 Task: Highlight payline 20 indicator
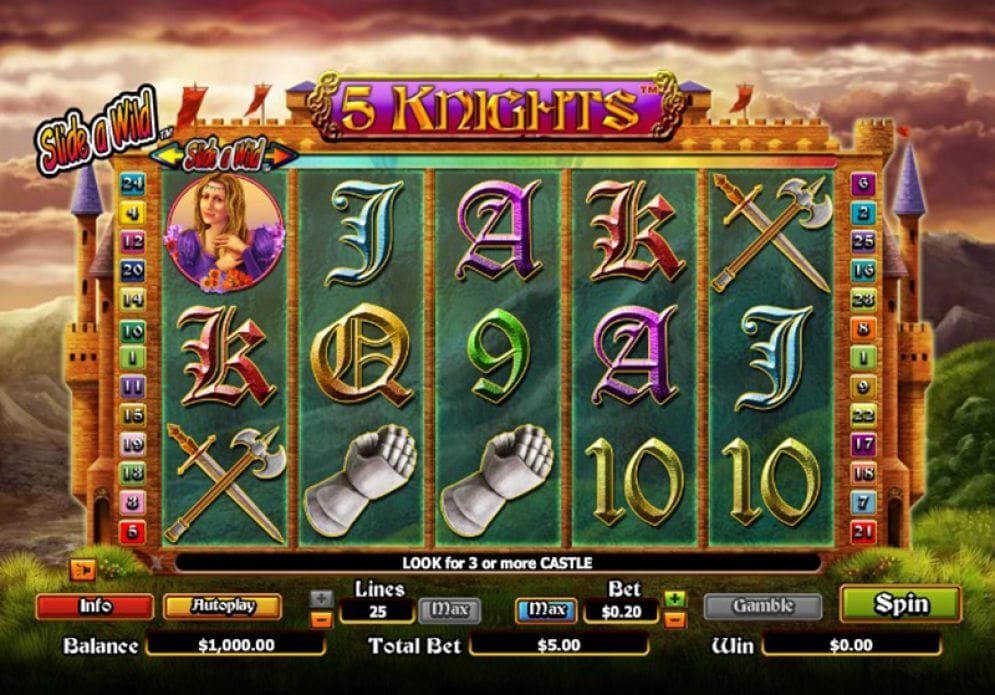(x=133, y=270)
